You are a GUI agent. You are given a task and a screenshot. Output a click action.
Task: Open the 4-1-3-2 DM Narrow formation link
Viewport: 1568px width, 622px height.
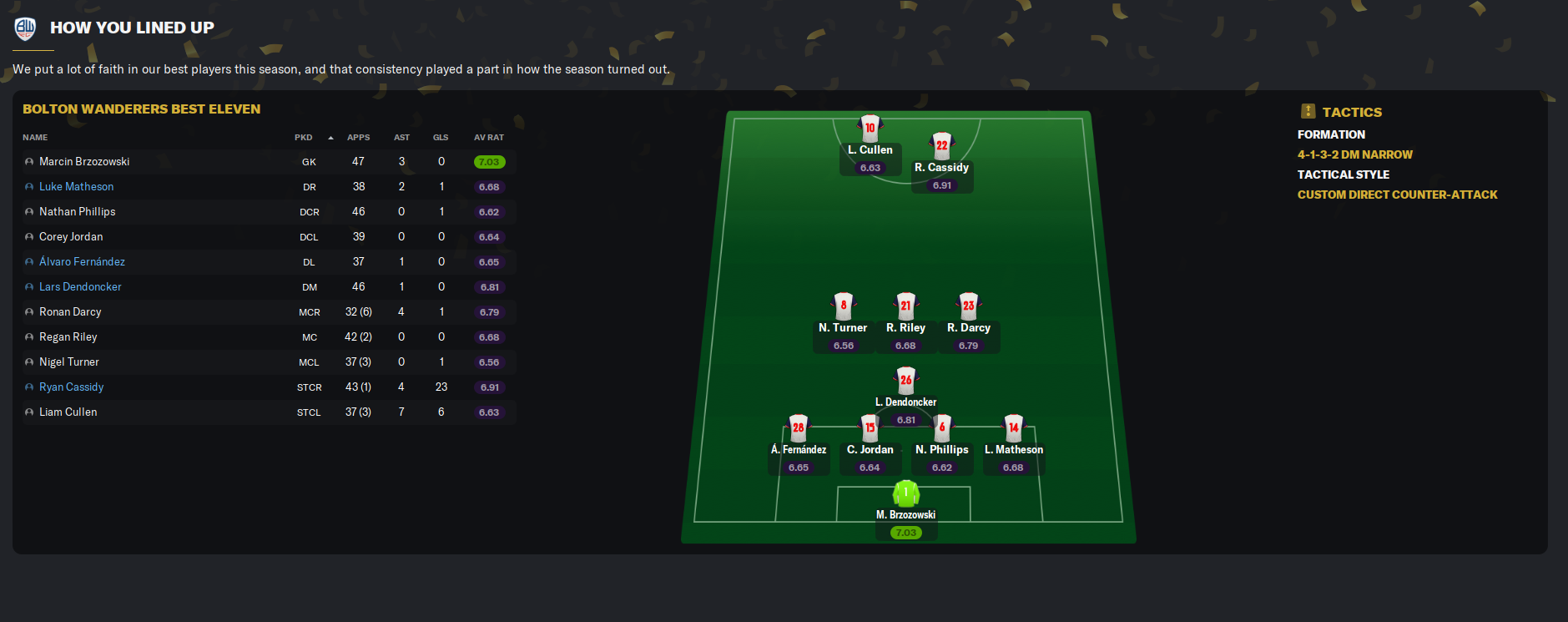[x=1354, y=154]
